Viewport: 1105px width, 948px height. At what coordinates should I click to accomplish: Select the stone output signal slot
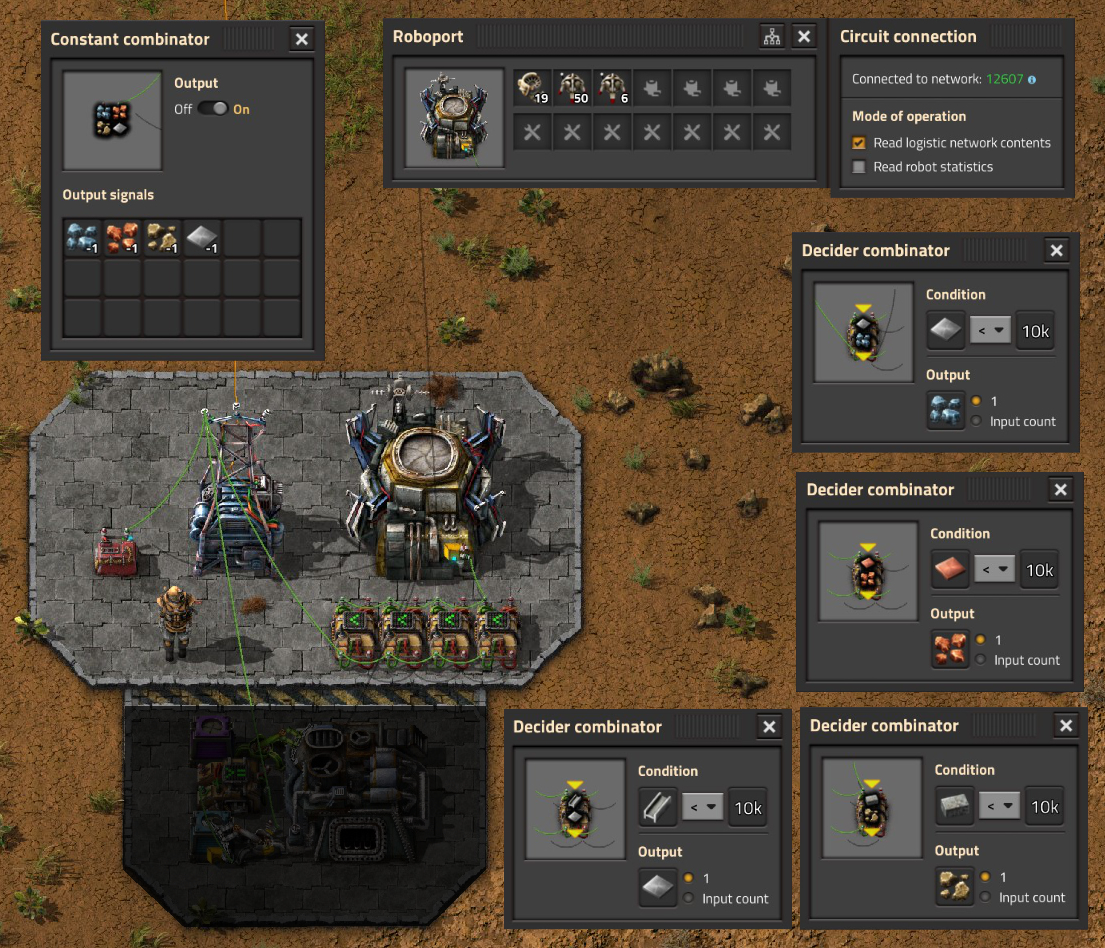[954, 886]
